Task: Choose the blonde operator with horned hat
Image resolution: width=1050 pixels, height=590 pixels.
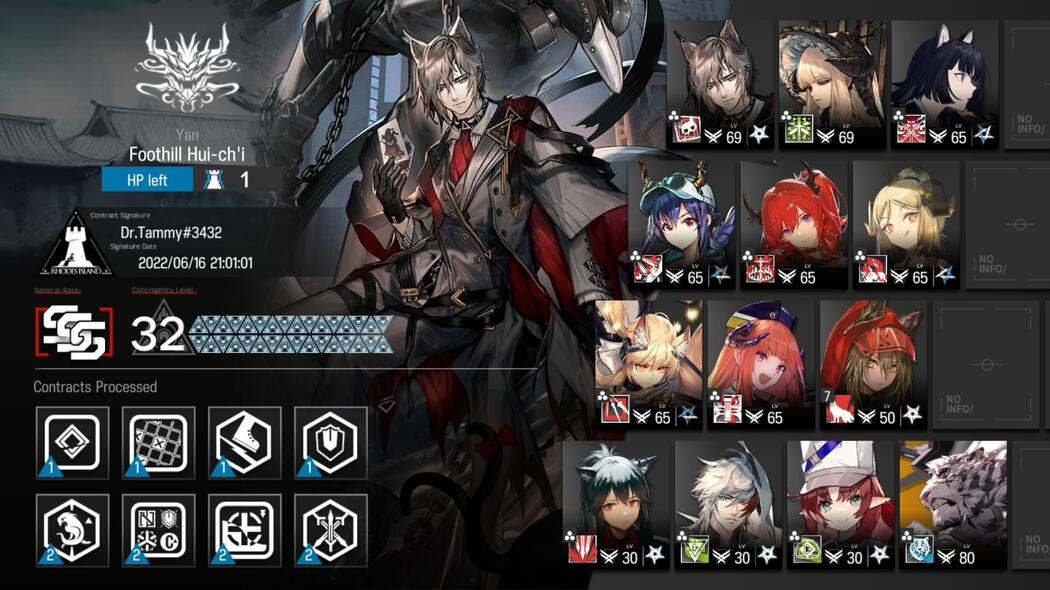Action: pyautogui.click(x=832, y=85)
